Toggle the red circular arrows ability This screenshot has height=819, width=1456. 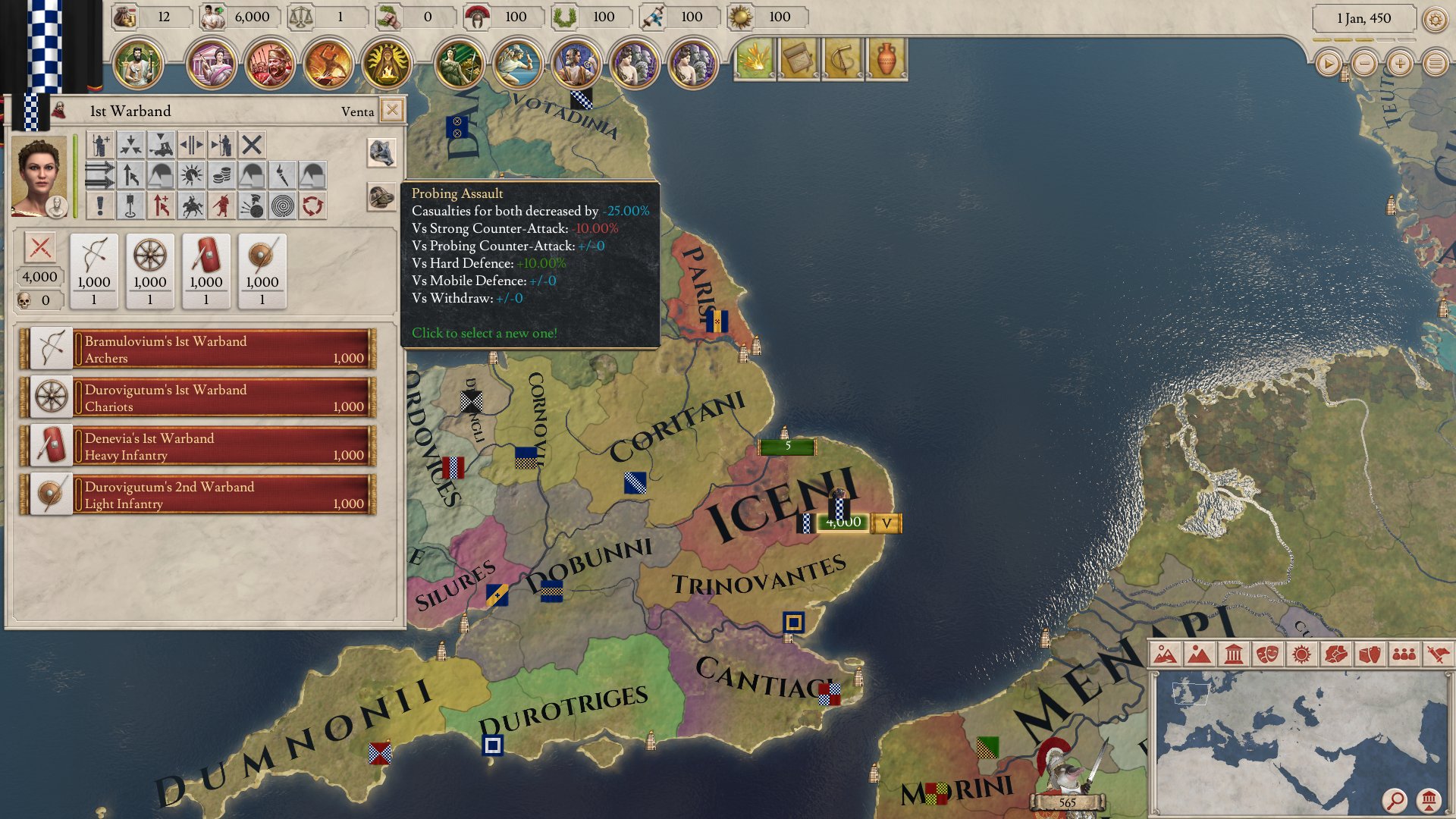pyautogui.click(x=312, y=206)
